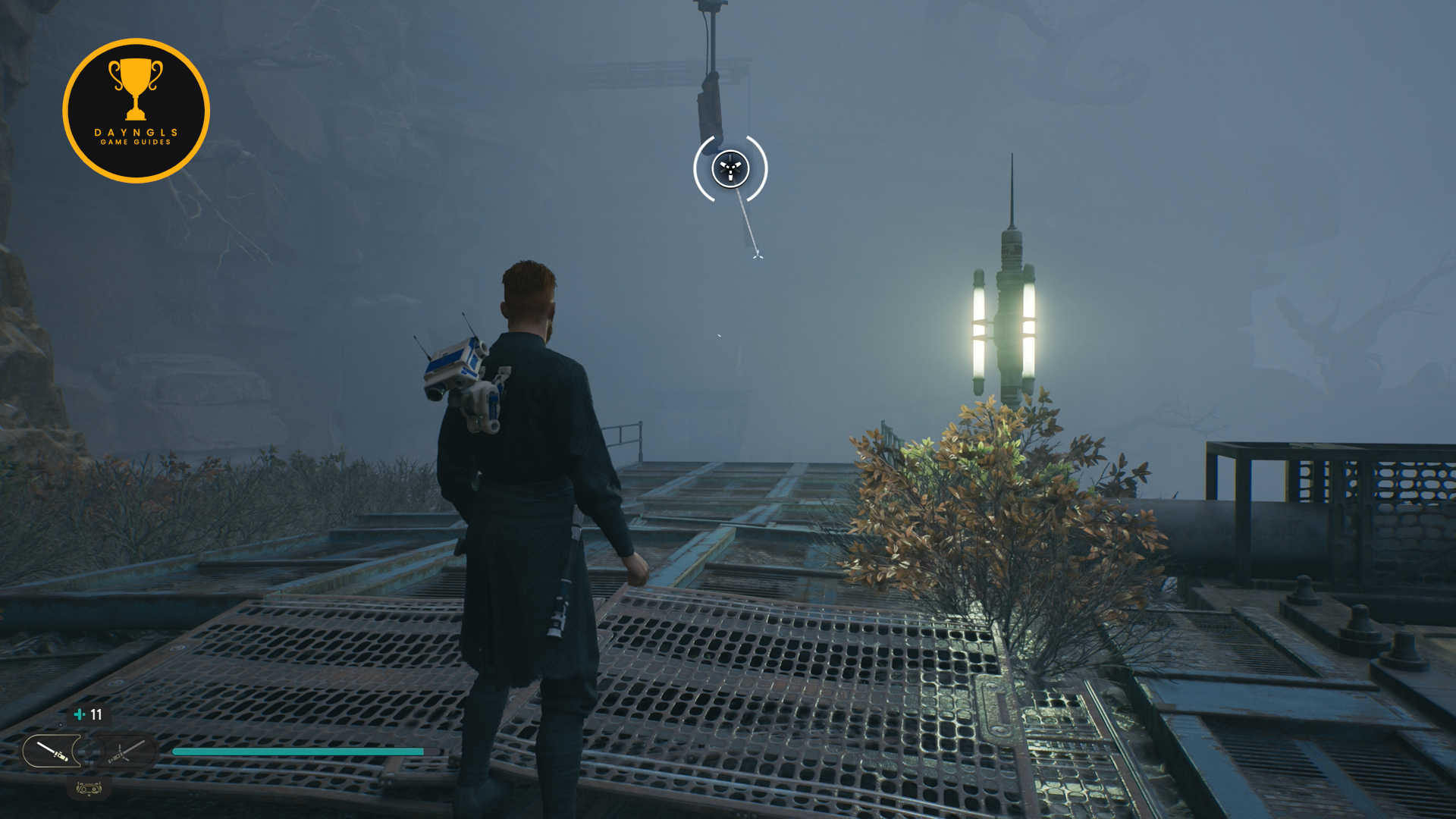
Task: Click the stim canister plus icon
Action: click(79, 714)
